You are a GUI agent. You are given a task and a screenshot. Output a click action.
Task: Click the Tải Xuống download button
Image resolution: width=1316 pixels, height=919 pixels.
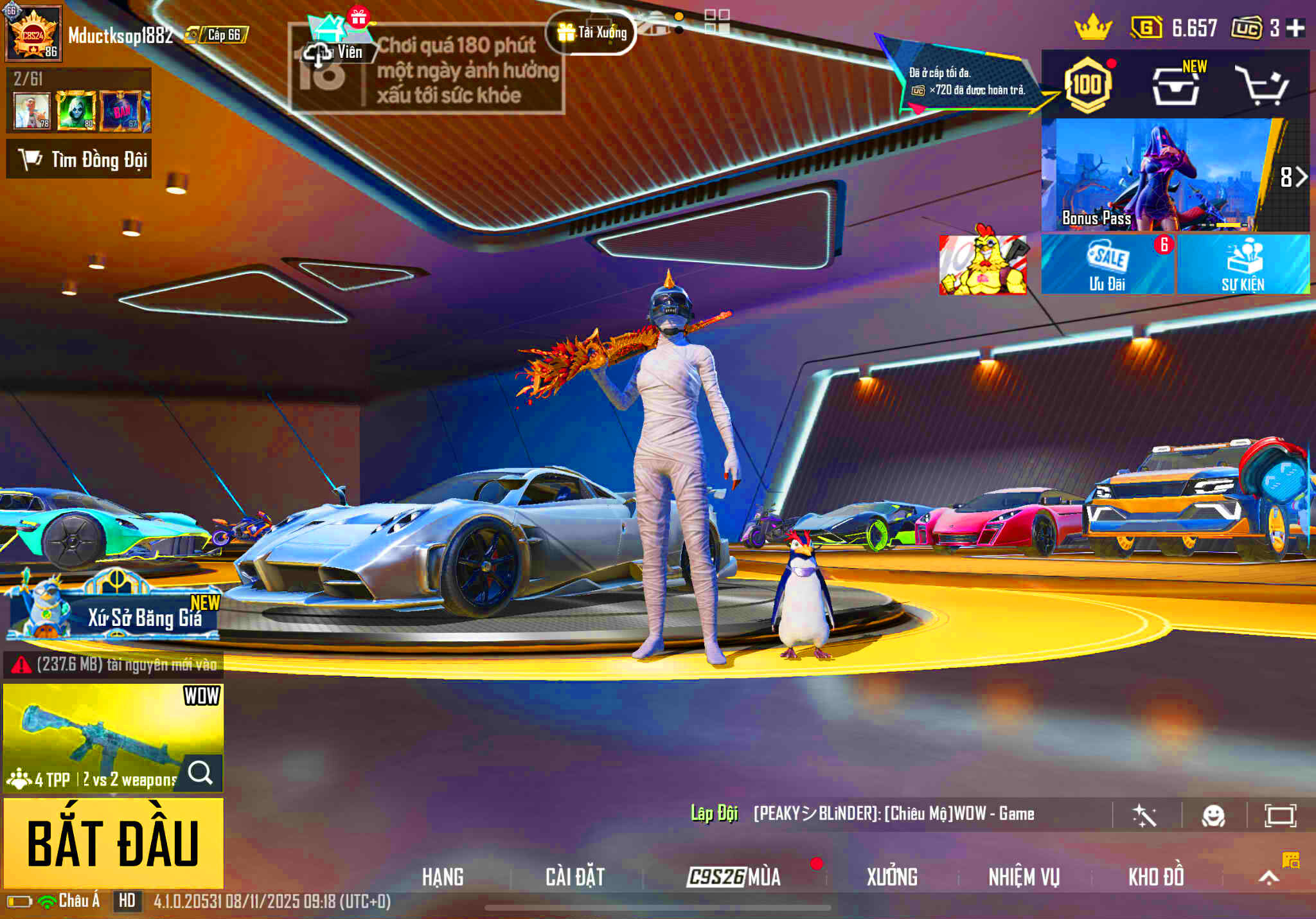pos(592,32)
